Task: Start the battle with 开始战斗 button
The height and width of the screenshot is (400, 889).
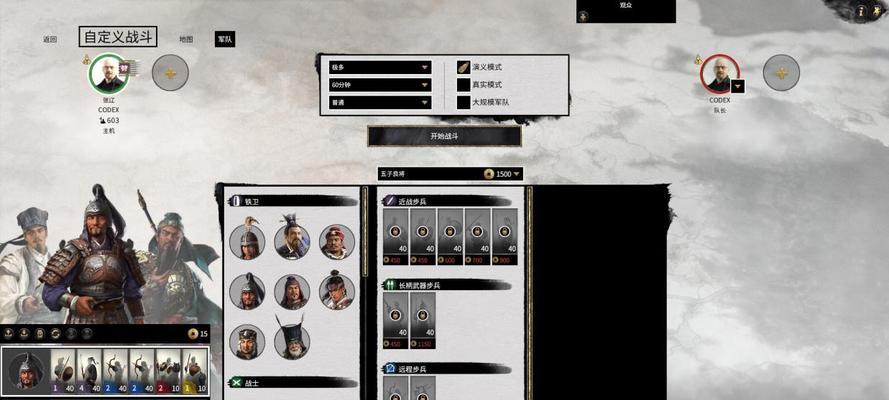Action: pyautogui.click(x=444, y=136)
